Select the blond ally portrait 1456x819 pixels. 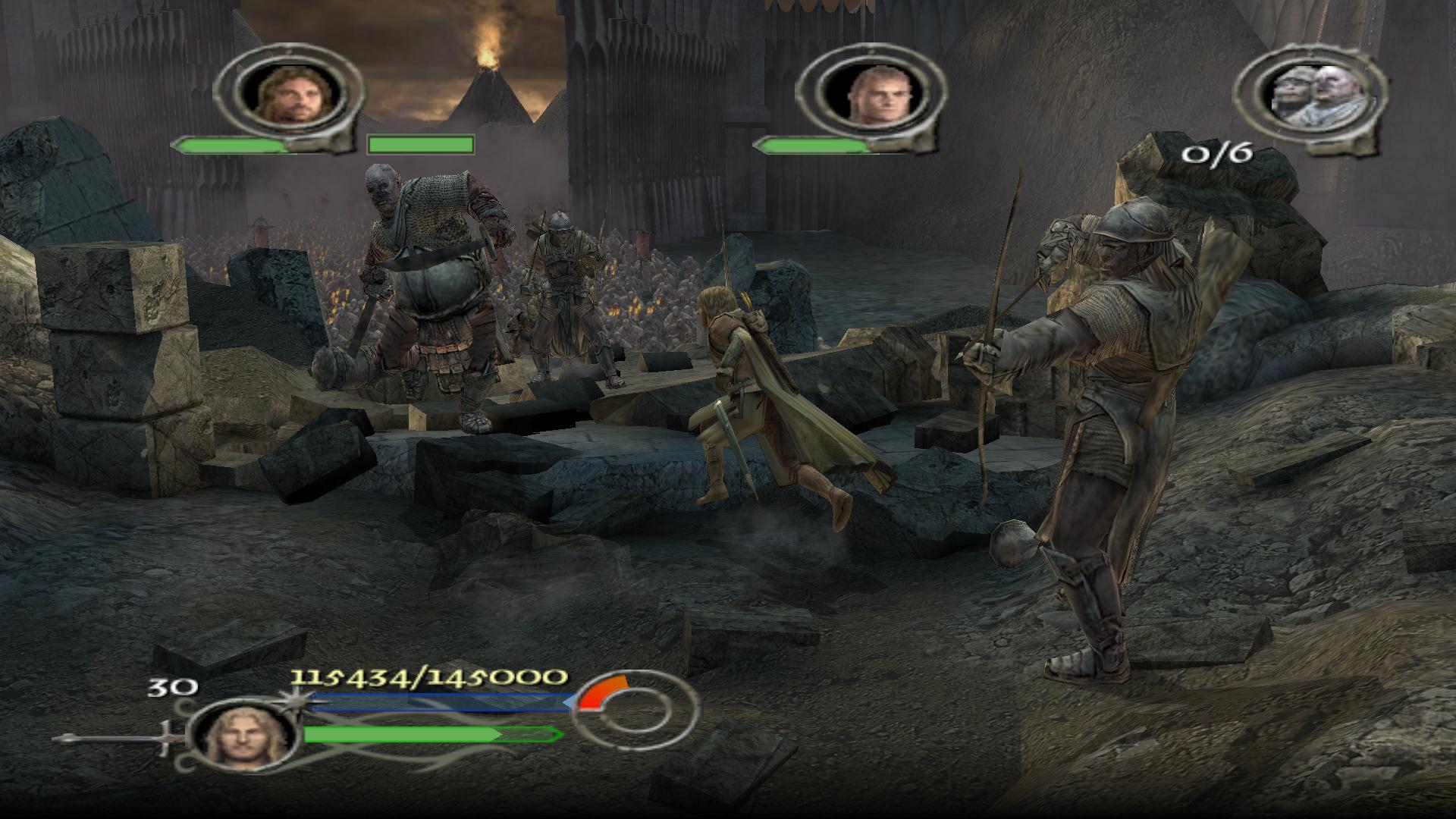873,94
